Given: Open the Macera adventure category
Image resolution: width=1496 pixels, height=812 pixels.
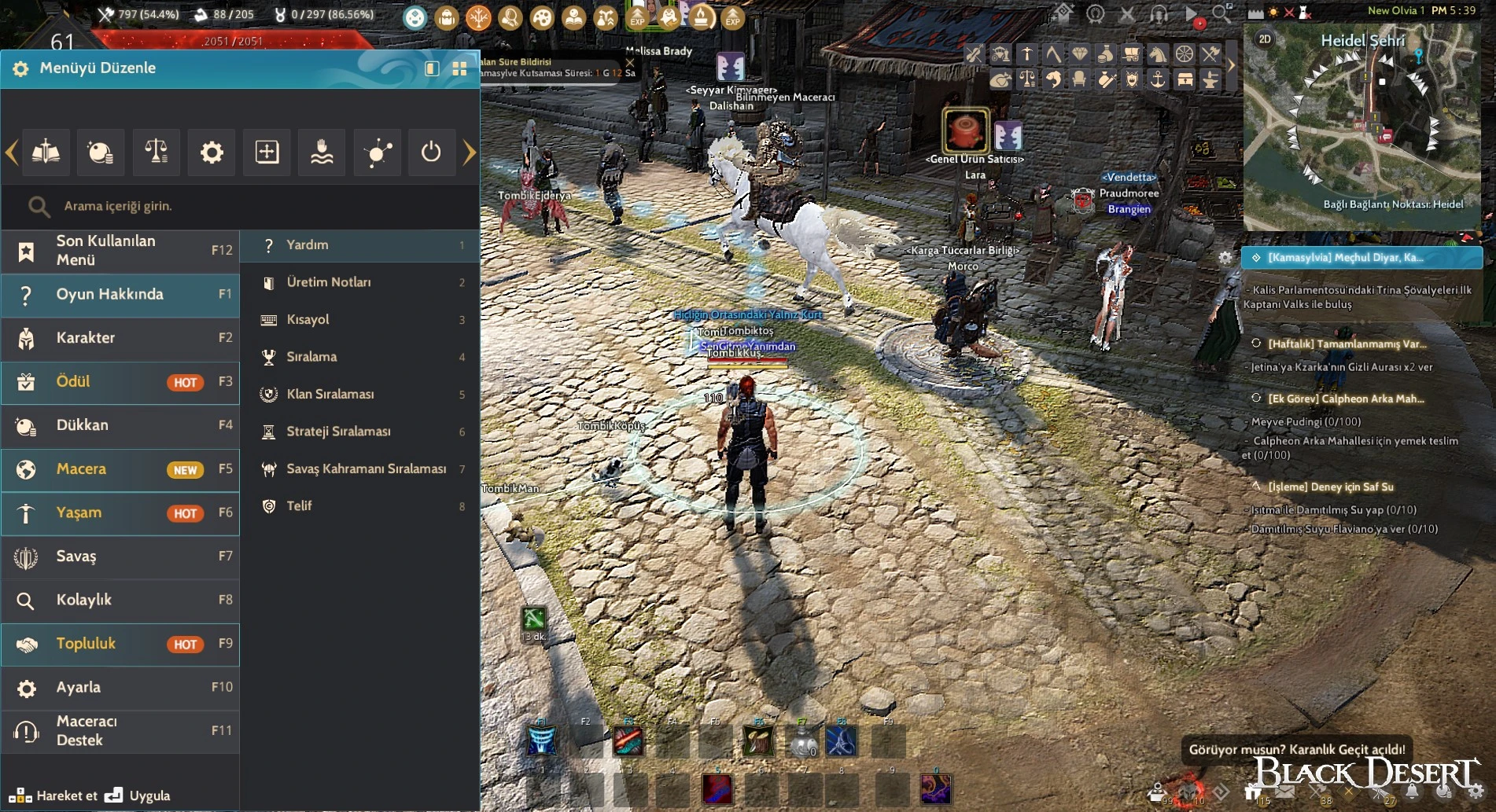Looking at the screenshot, I should tap(120, 469).
